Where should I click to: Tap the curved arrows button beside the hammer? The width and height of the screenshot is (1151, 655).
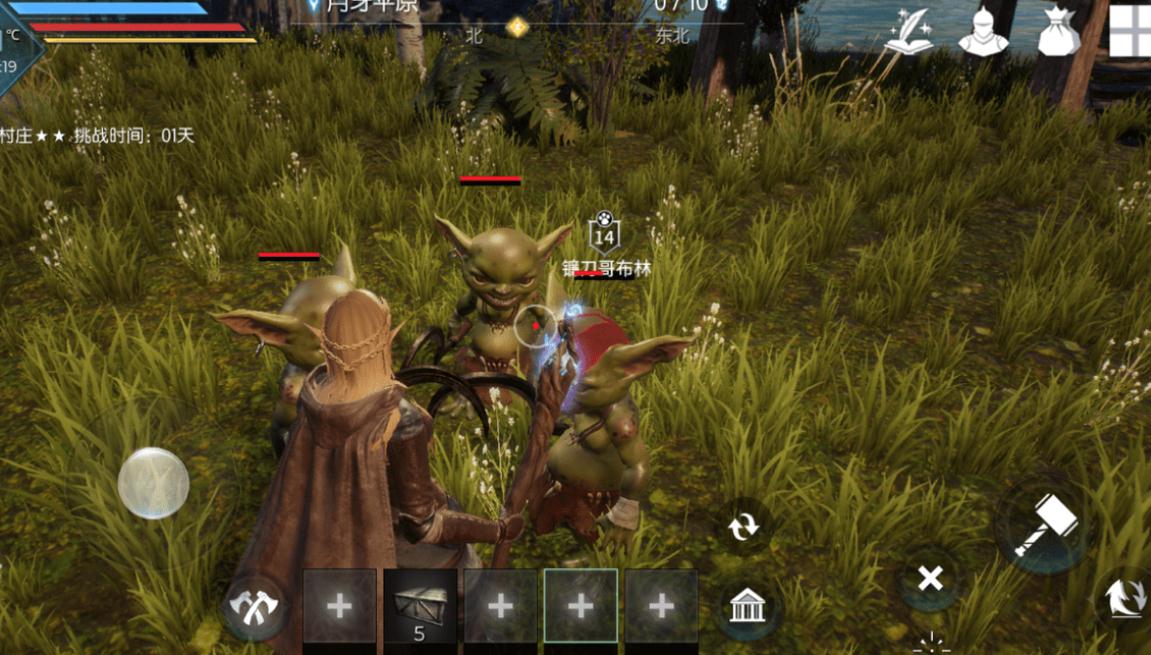point(1124,599)
